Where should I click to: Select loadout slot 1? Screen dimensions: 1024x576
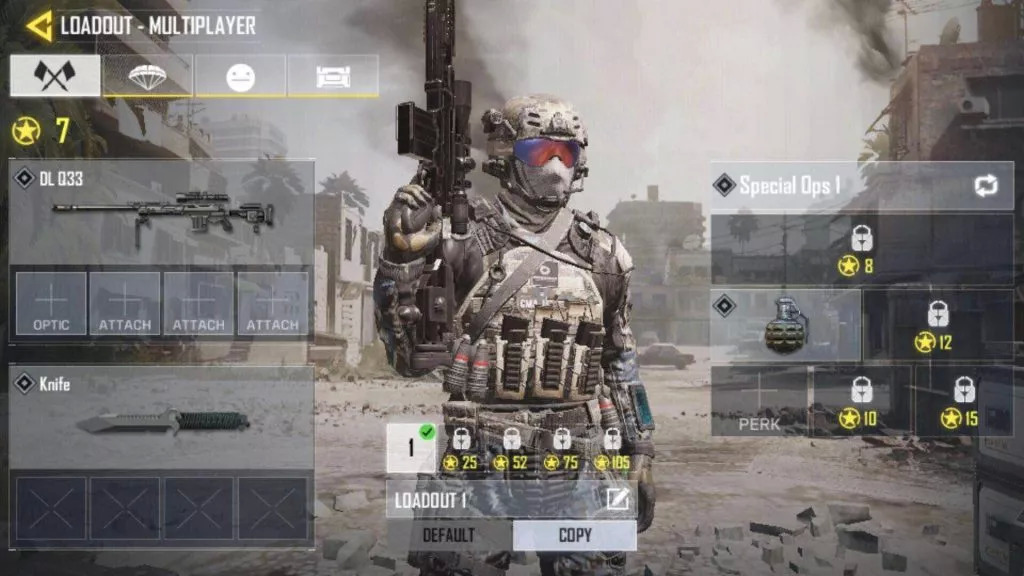click(411, 448)
